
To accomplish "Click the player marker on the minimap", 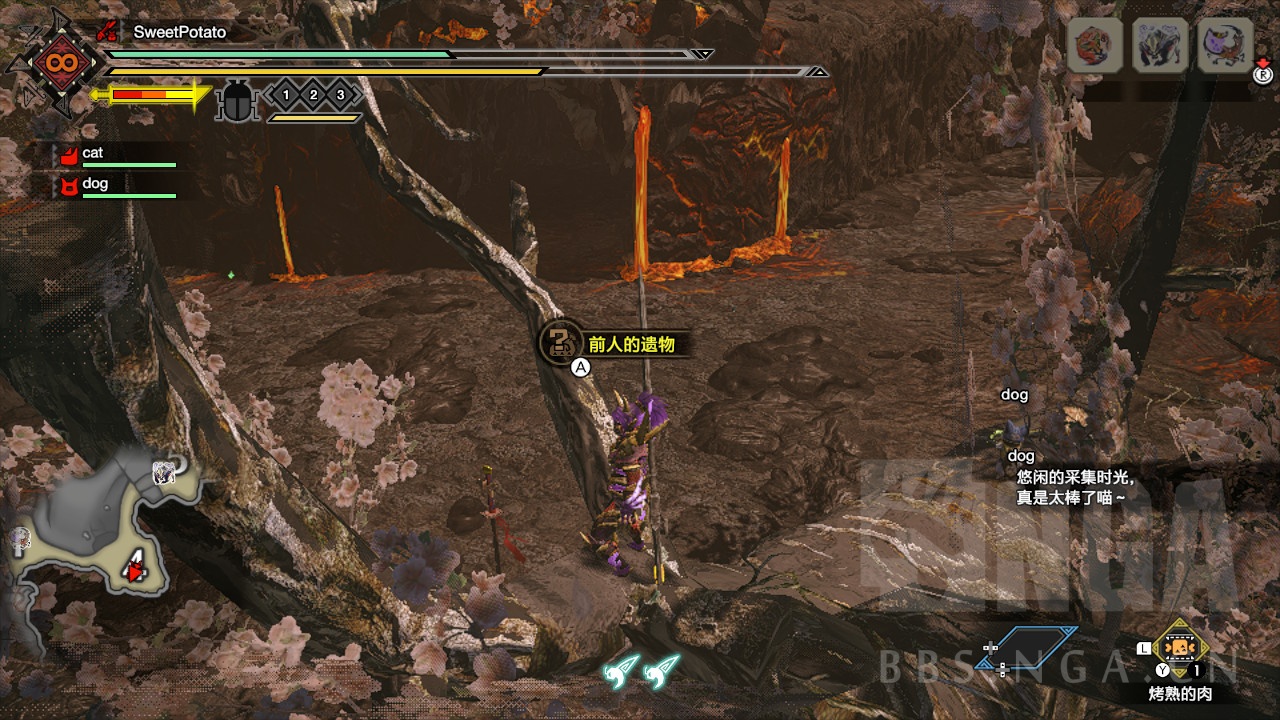I will pyautogui.click(x=133, y=570).
